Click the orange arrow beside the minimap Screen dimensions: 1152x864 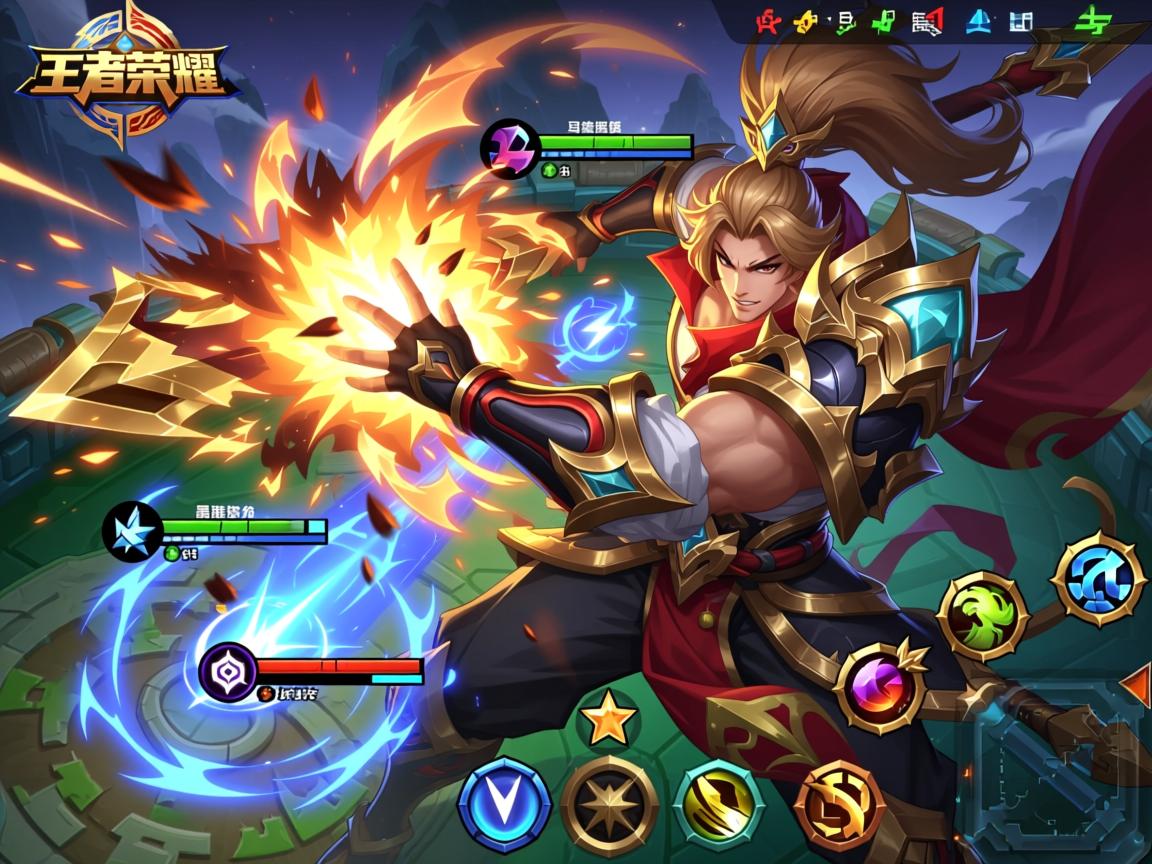click(x=1136, y=686)
